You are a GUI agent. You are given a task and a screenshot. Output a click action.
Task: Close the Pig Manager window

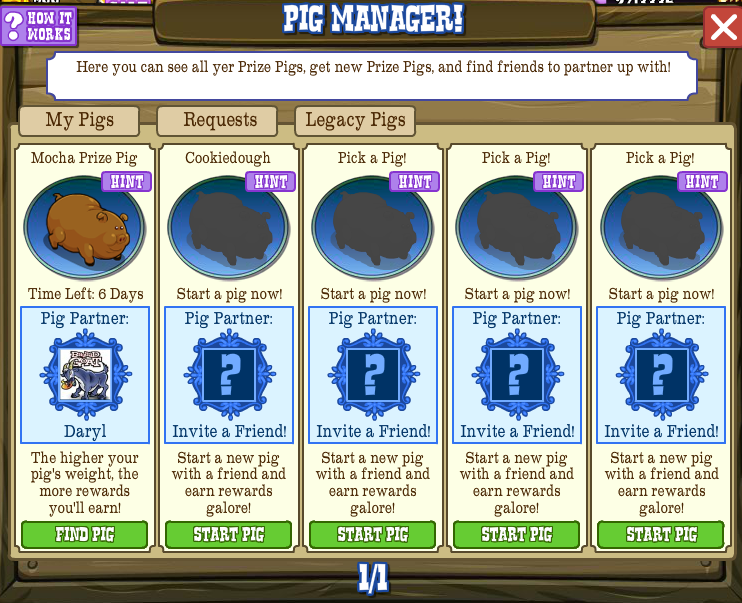click(722, 27)
